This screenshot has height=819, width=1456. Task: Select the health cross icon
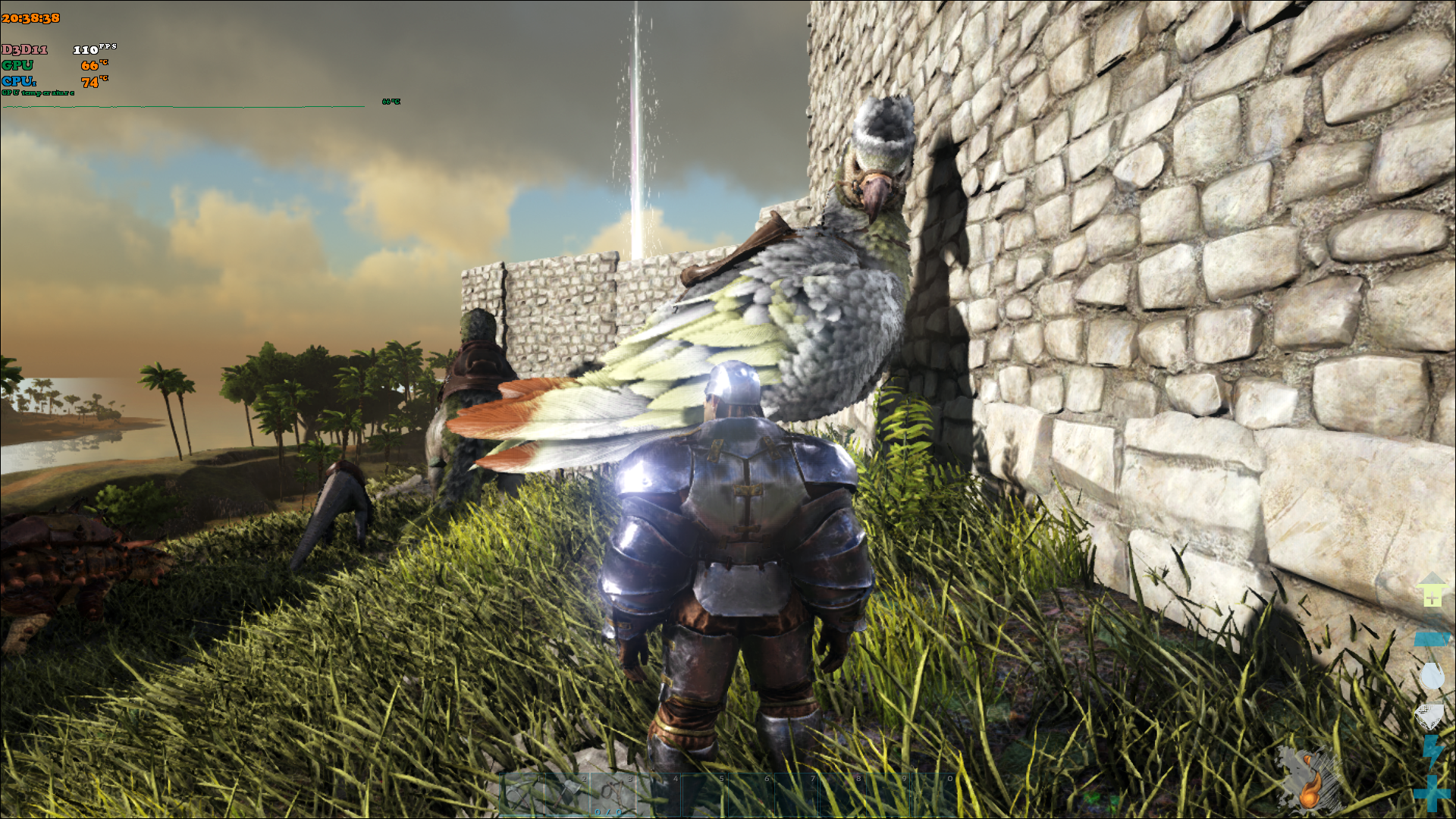[x=1432, y=794]
